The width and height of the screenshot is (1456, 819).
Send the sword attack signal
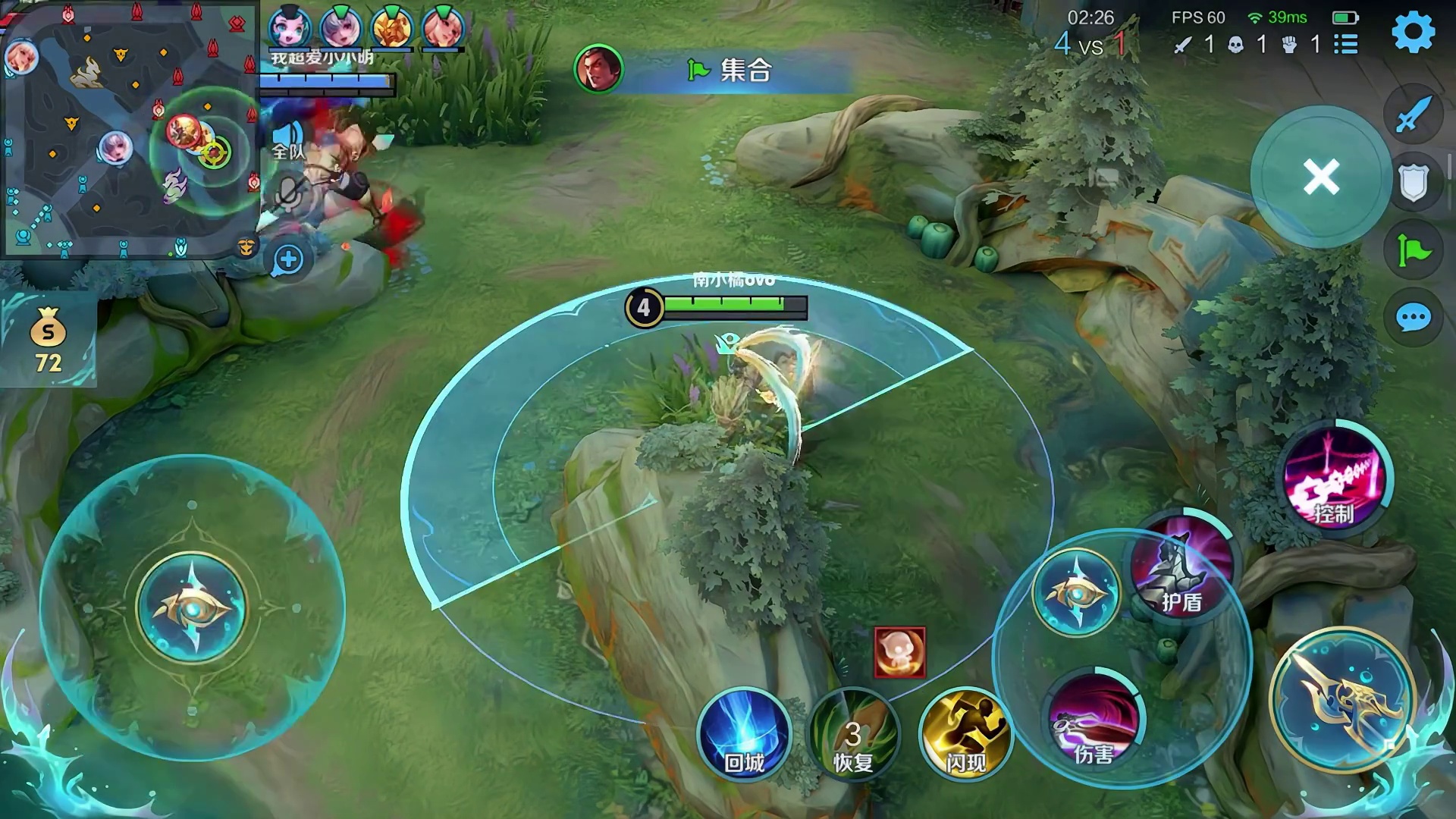(1413, 115)
